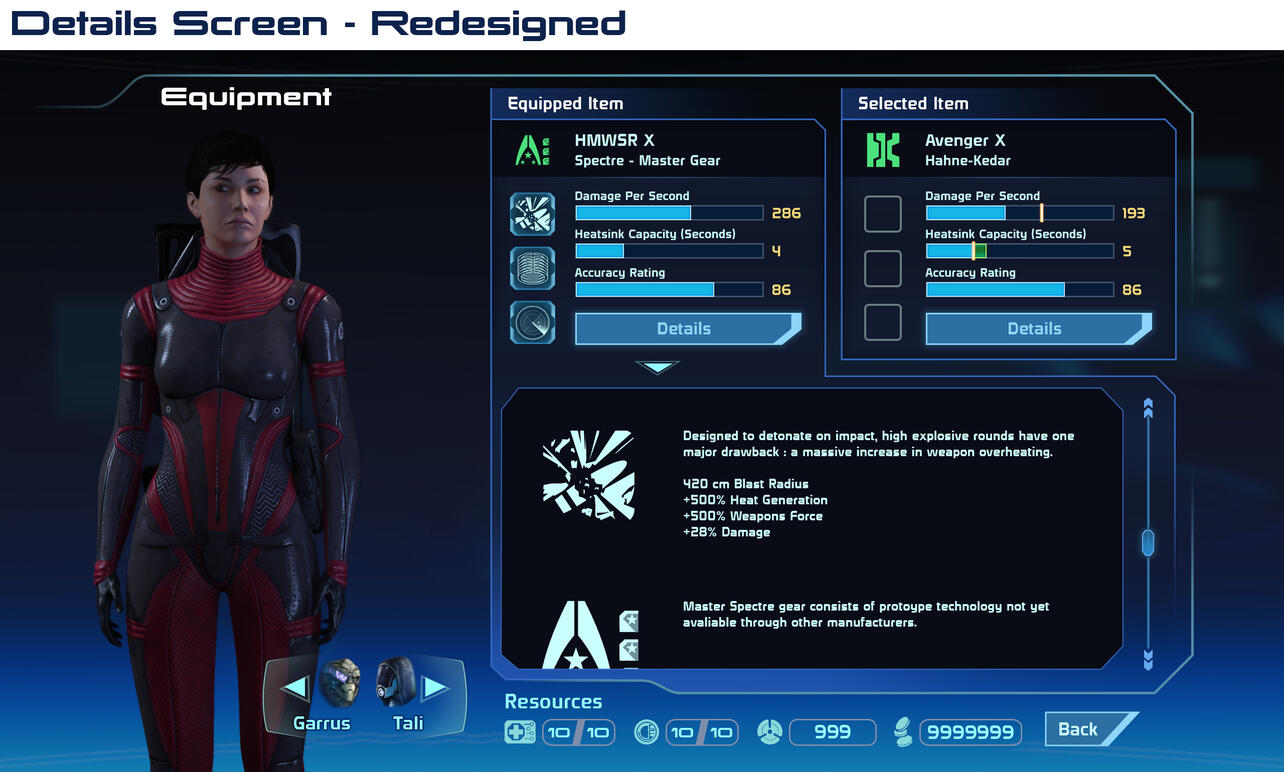The image size is (1284, 772).
Task: Jump to top of description scrollbar
Action: click(x=1148, y=408)
